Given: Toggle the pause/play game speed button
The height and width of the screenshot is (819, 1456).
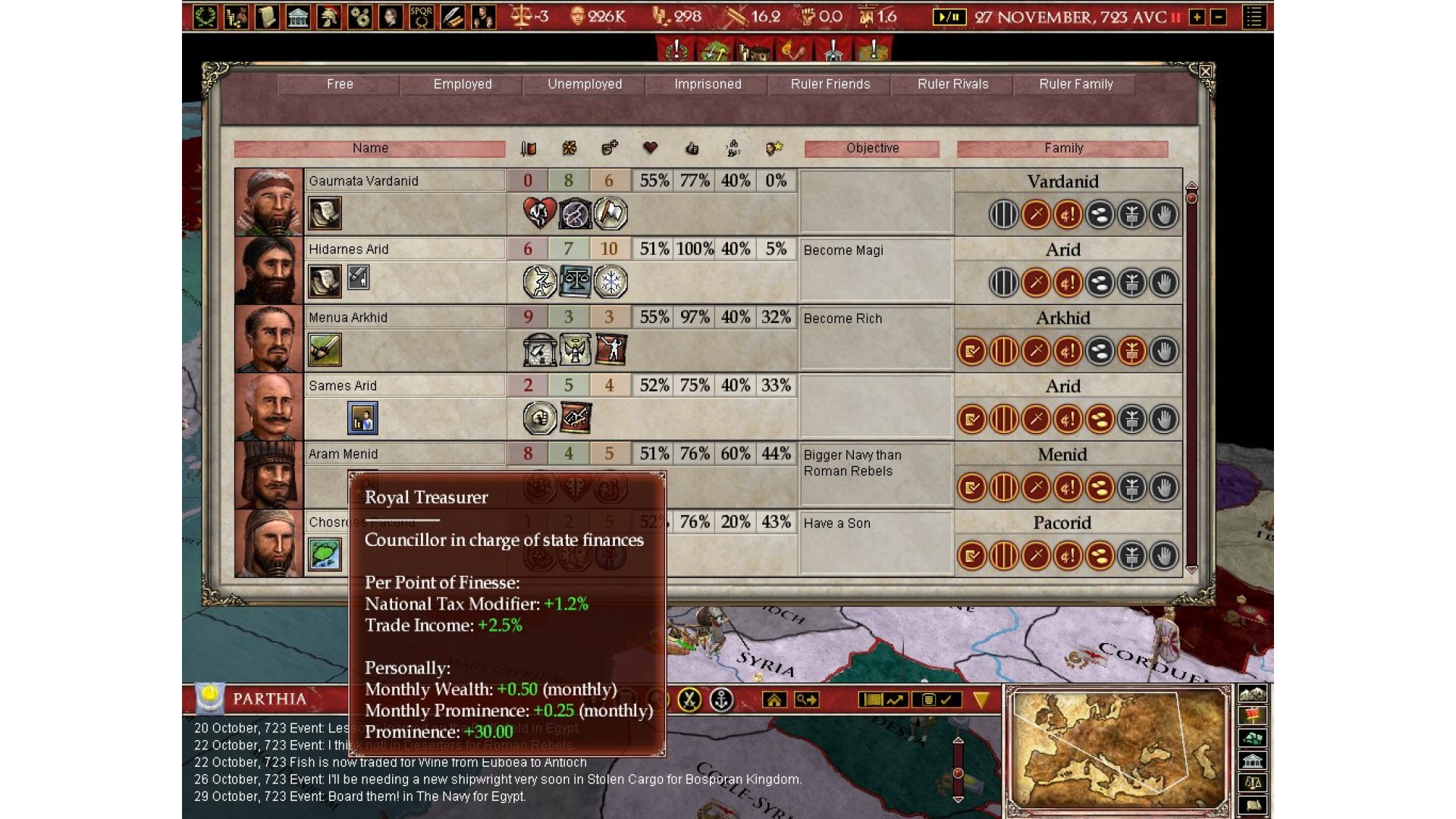Looking at the screenshot, I should (949, 17).
